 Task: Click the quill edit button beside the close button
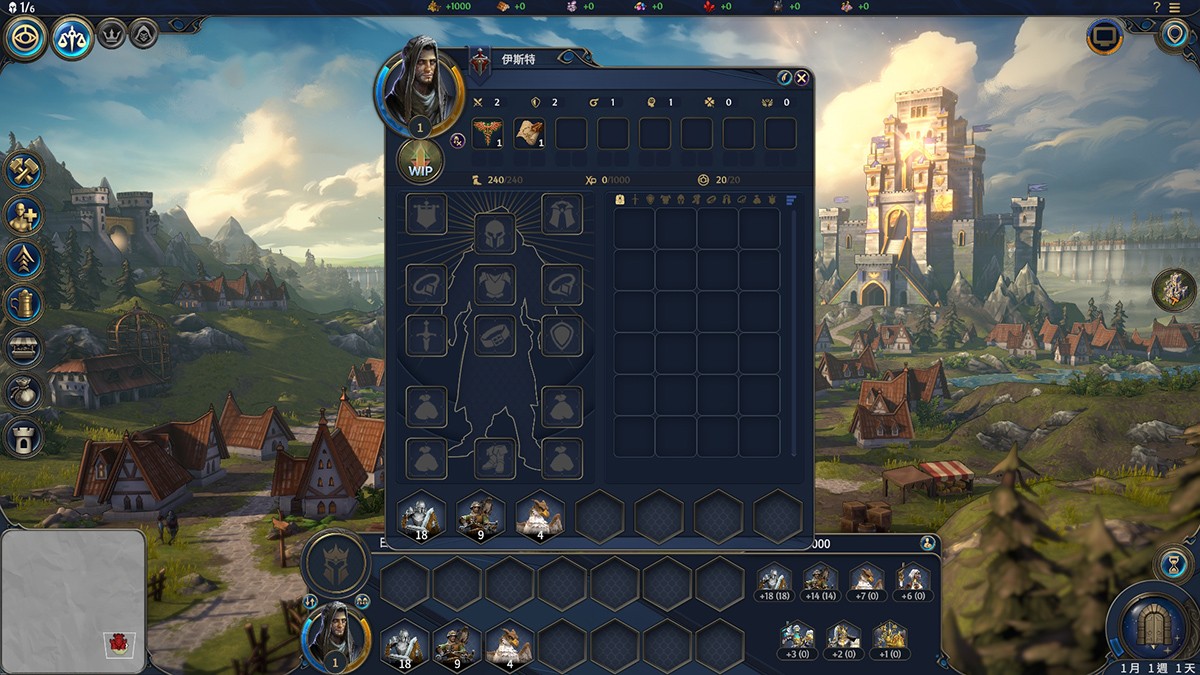coord(785,78)
